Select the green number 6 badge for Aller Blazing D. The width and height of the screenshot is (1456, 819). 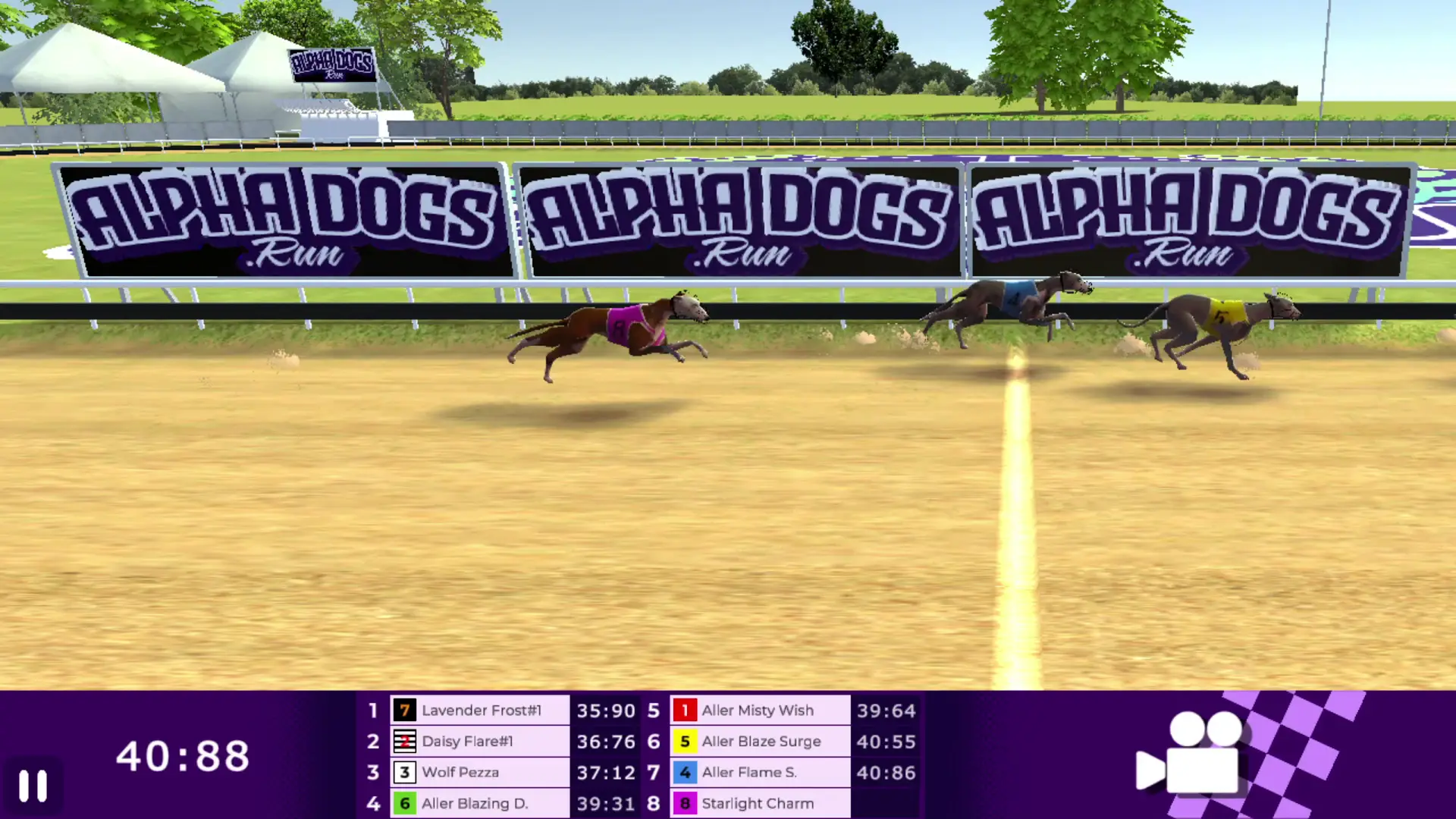coord(405,803)
